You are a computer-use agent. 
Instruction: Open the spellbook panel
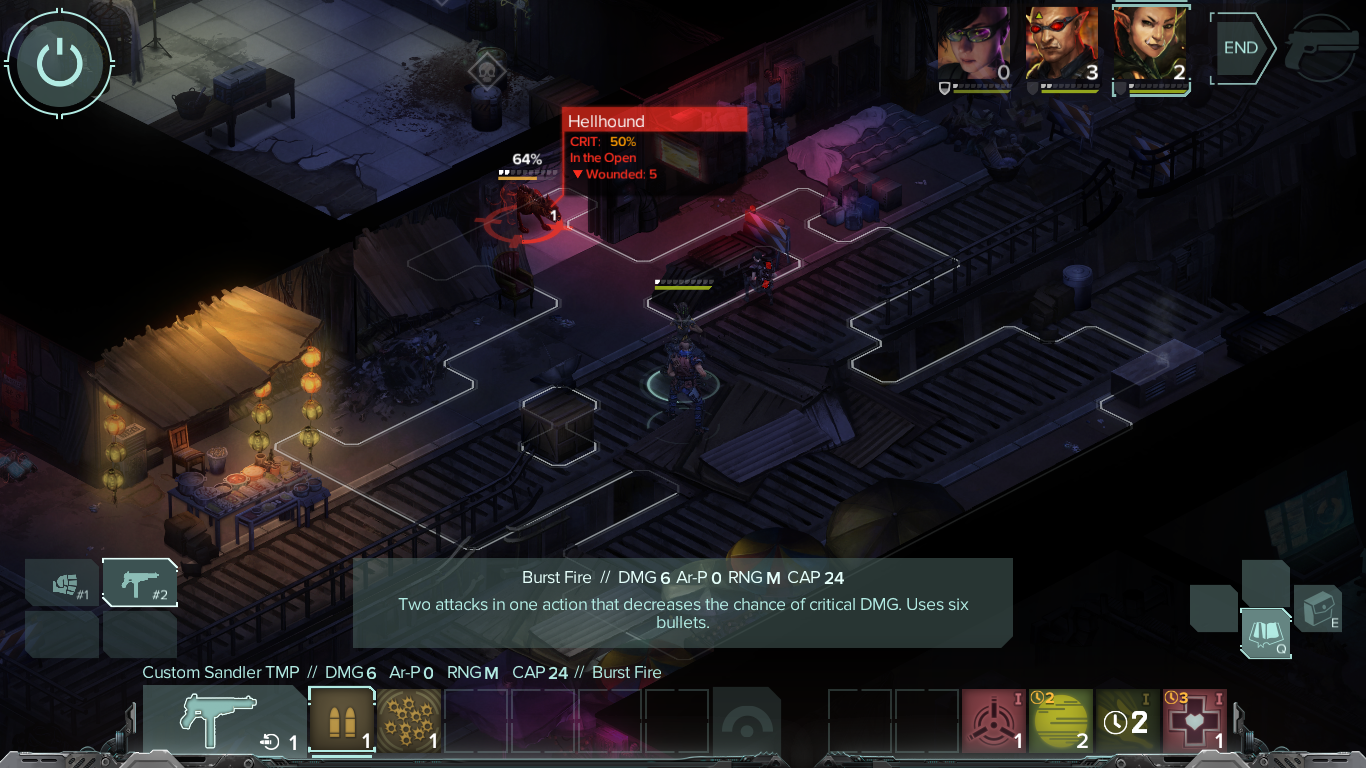click(1265, 632)
